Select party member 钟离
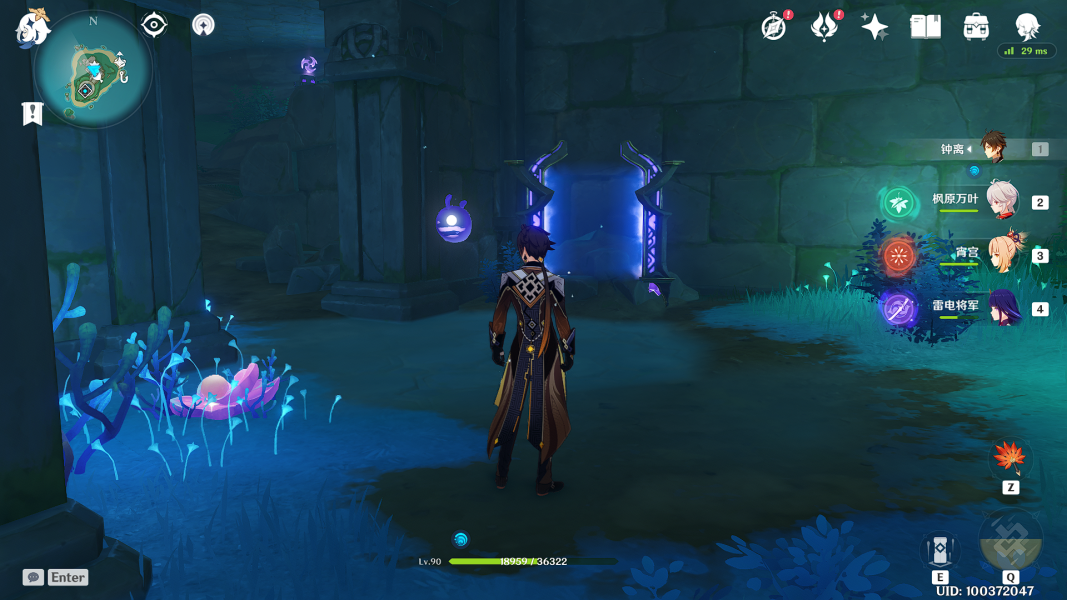This screenshot has height=600, width=1067. click(x=993, y=149)
